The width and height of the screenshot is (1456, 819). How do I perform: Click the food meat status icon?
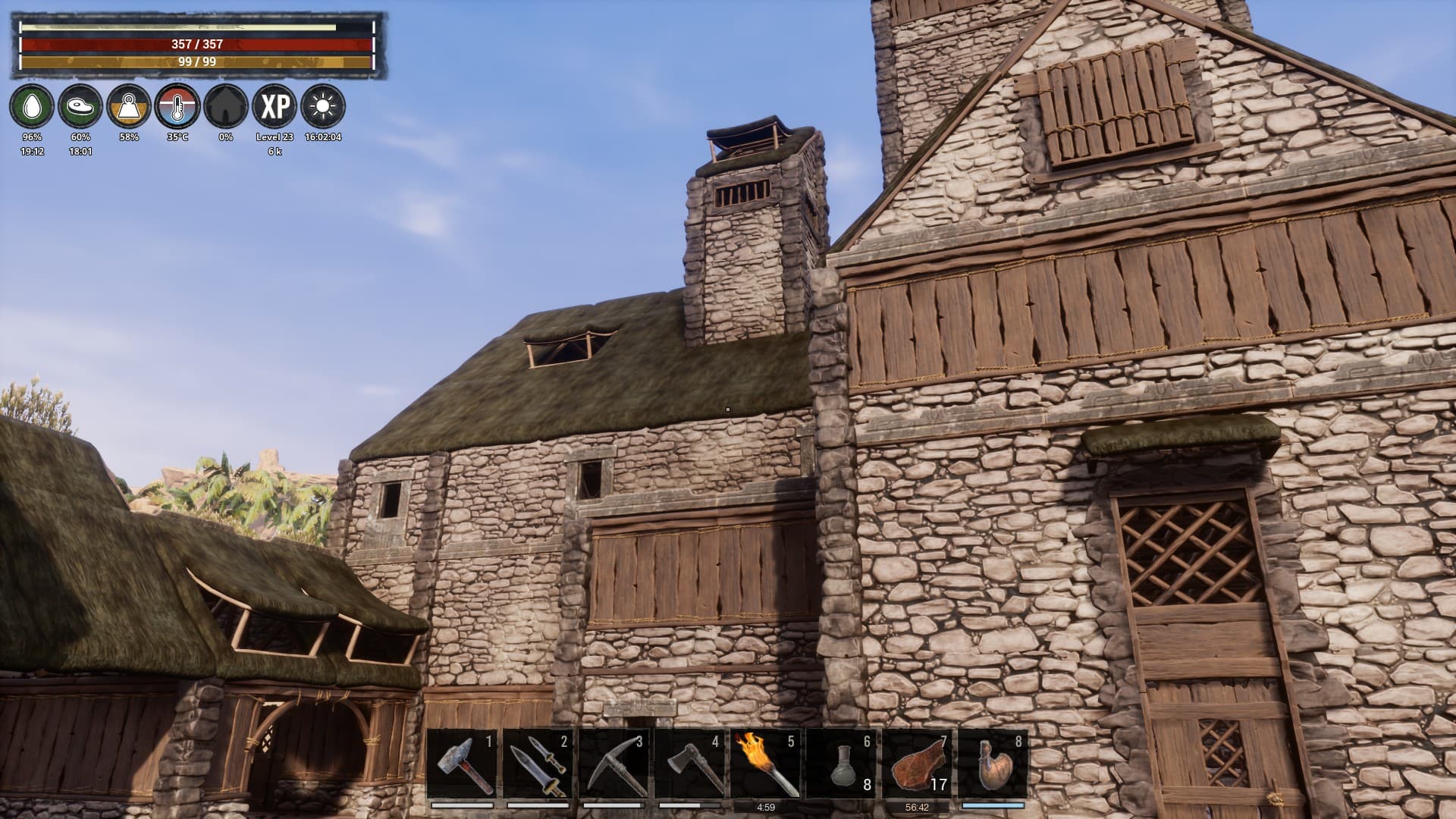point(80,107)
